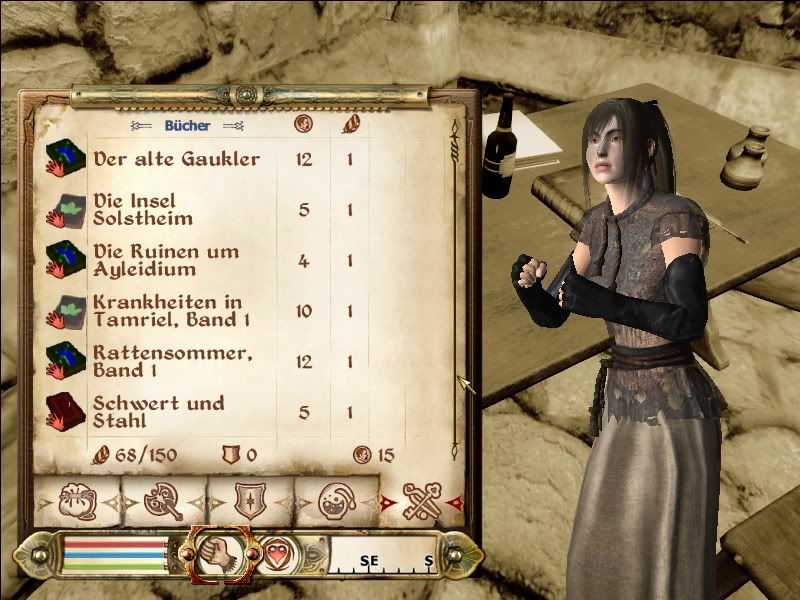Sort items by the feather weight column
The height and width of the screenshot is (600, 800).
(350, 126)
